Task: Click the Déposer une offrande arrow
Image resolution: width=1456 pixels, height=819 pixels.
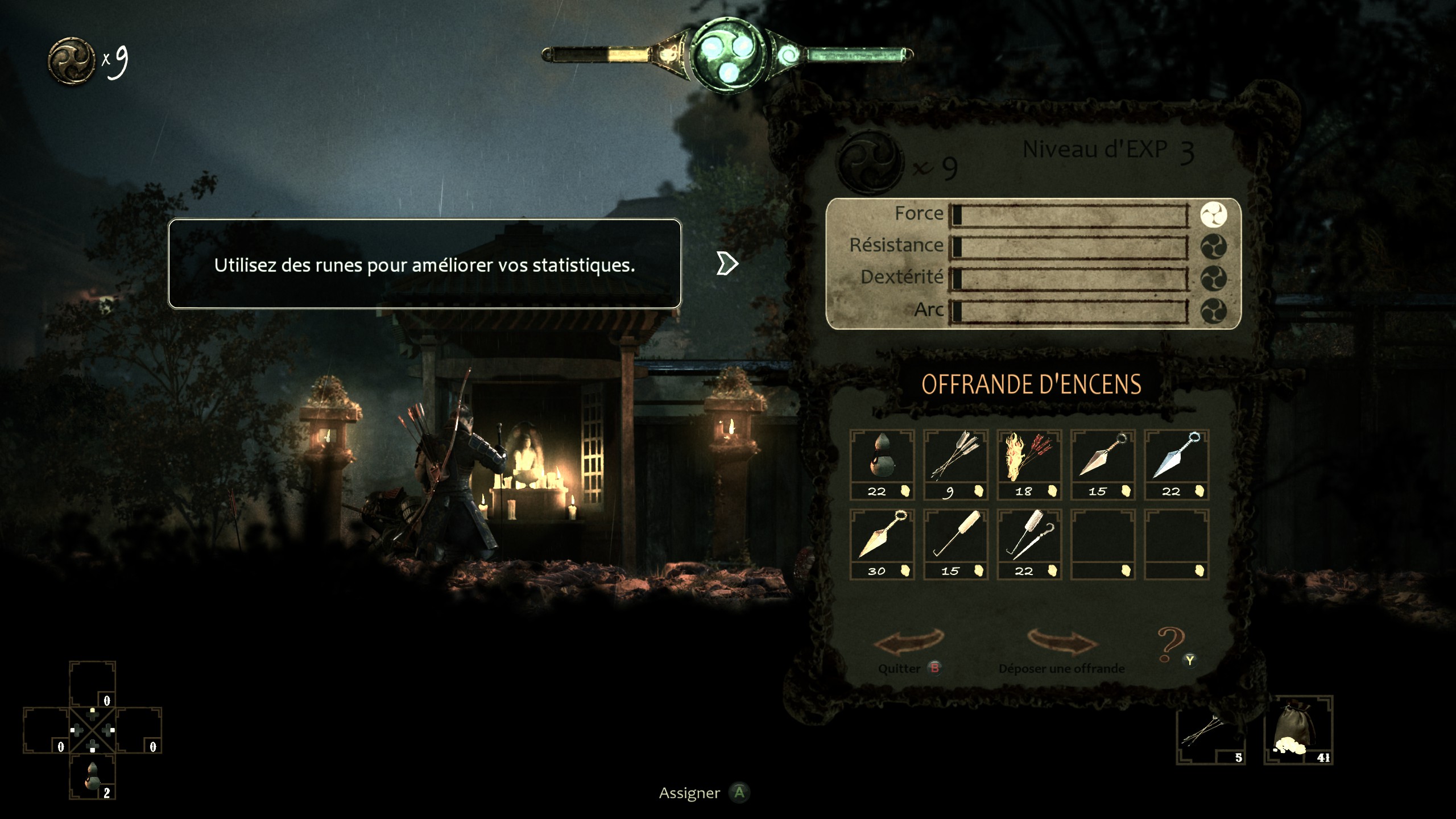Action: (x=1062, y=643)
